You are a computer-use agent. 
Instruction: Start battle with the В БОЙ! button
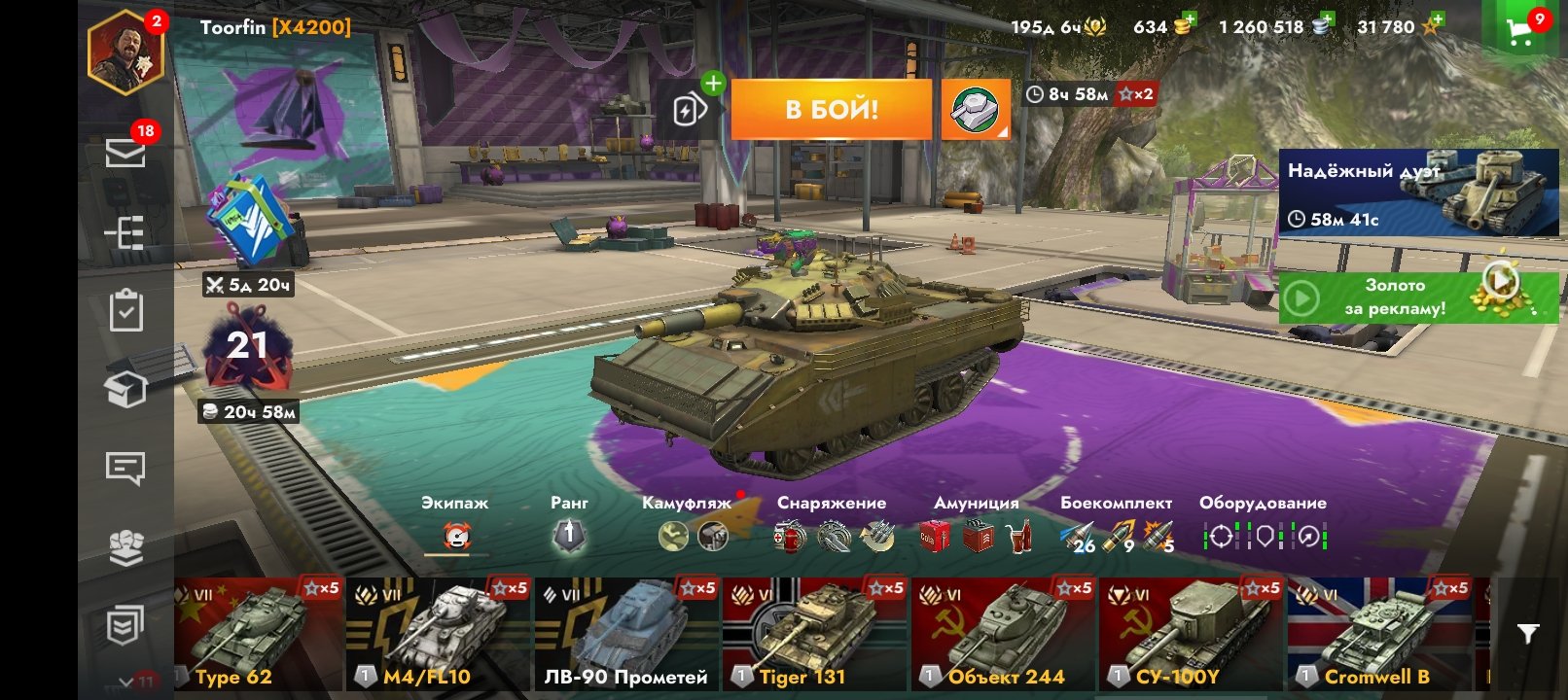[831, 109]
